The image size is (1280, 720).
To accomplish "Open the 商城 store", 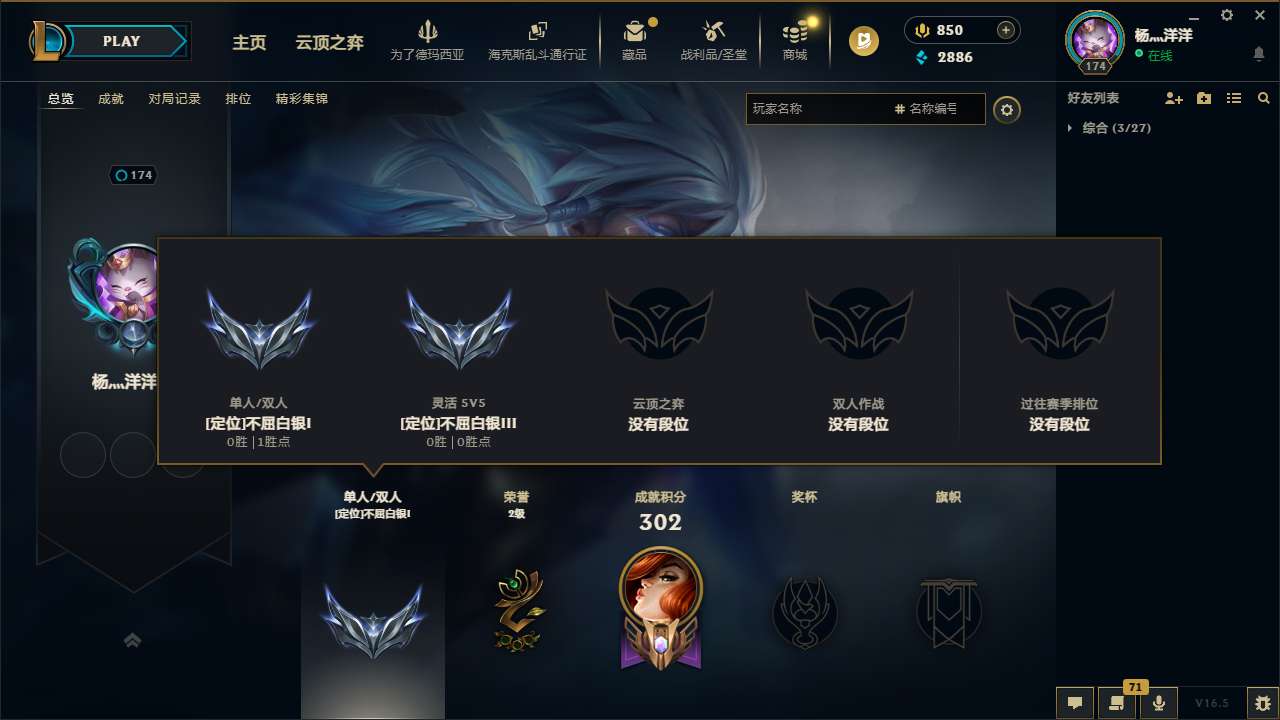I will [x=795, y=40].
